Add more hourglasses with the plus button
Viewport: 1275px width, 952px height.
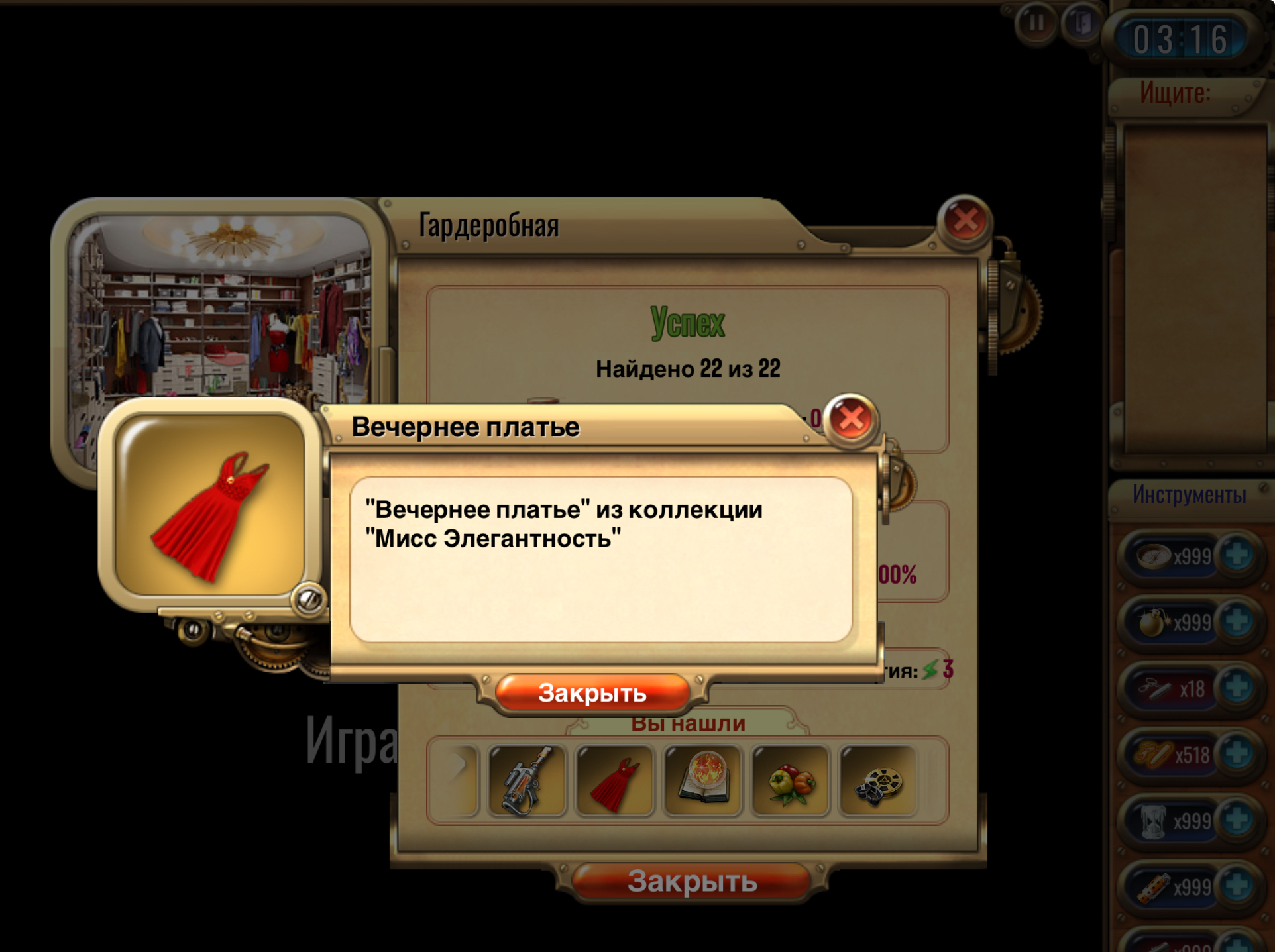(1237, 821)
